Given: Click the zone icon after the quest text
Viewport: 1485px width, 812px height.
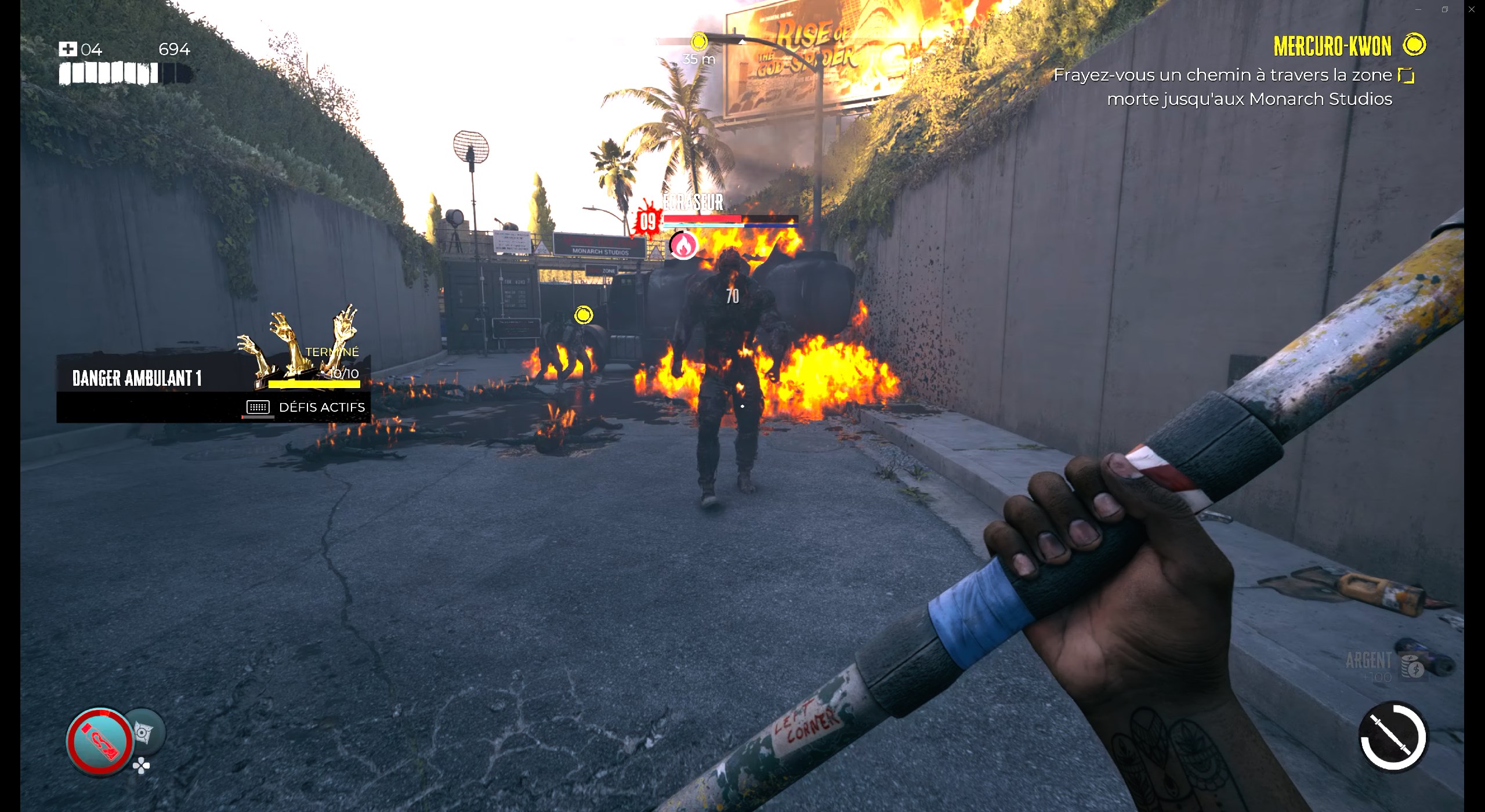Looking at the screenshot, I should coord(1407,74).
